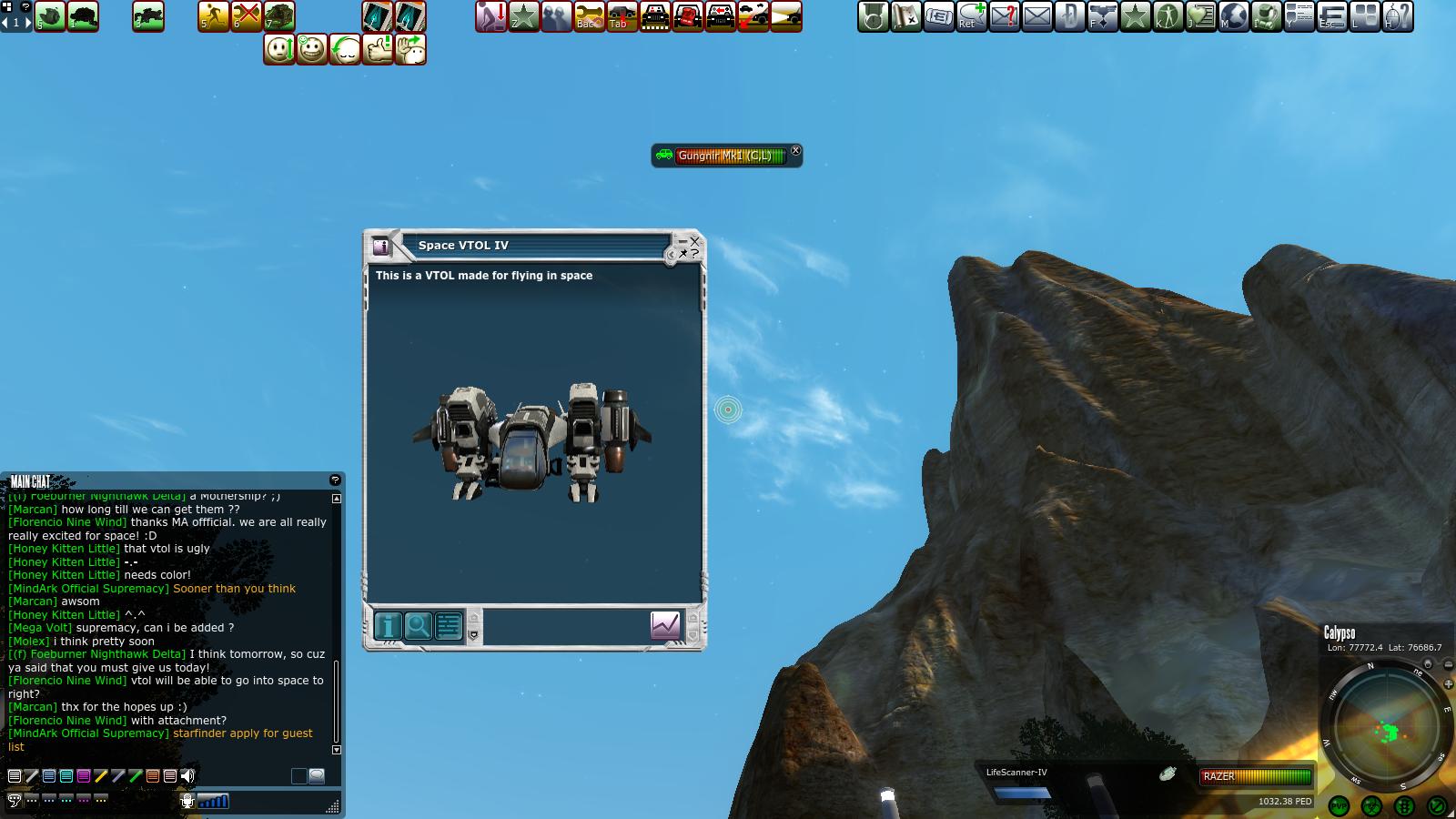Select the magnifying glass inspect tab

[419, 626]
